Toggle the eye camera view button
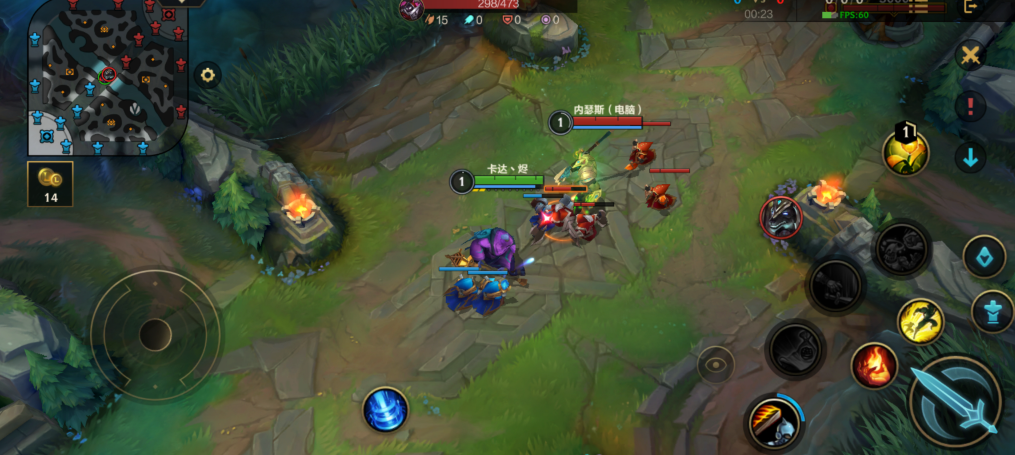The height and width of the screenshot is (455, 1015). pos(716,365)
